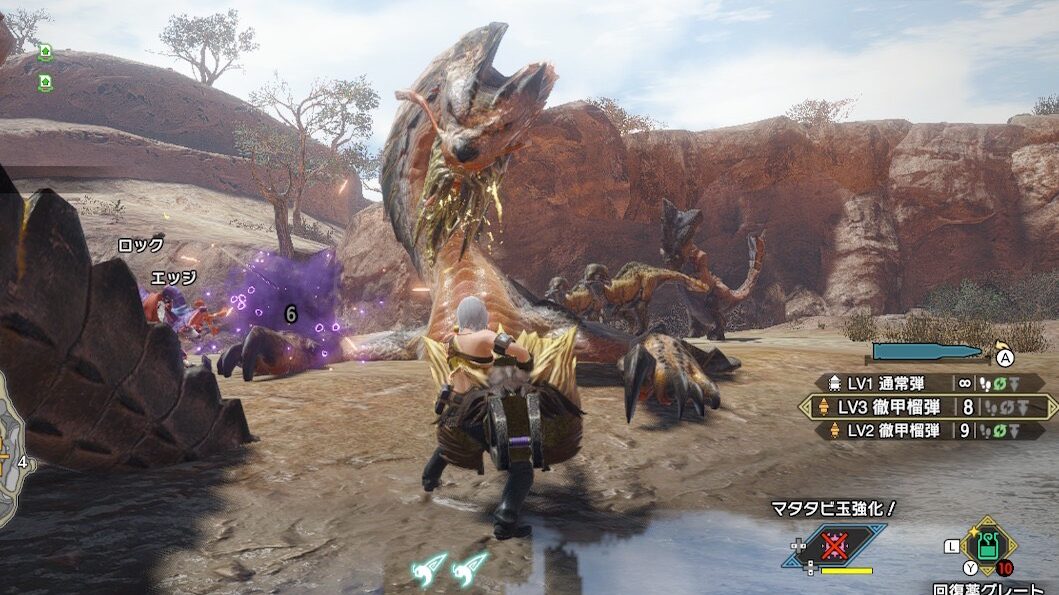
Task: Click the crossed-out buddy action icon
Action: point(834,545)
